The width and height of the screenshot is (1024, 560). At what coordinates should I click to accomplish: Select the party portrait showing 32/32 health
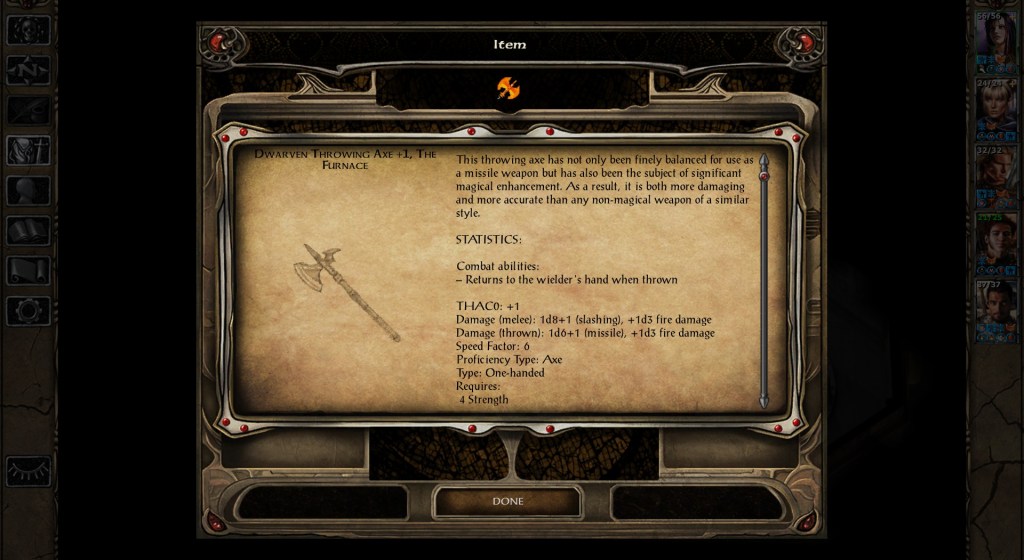click(x=995, y=175)
